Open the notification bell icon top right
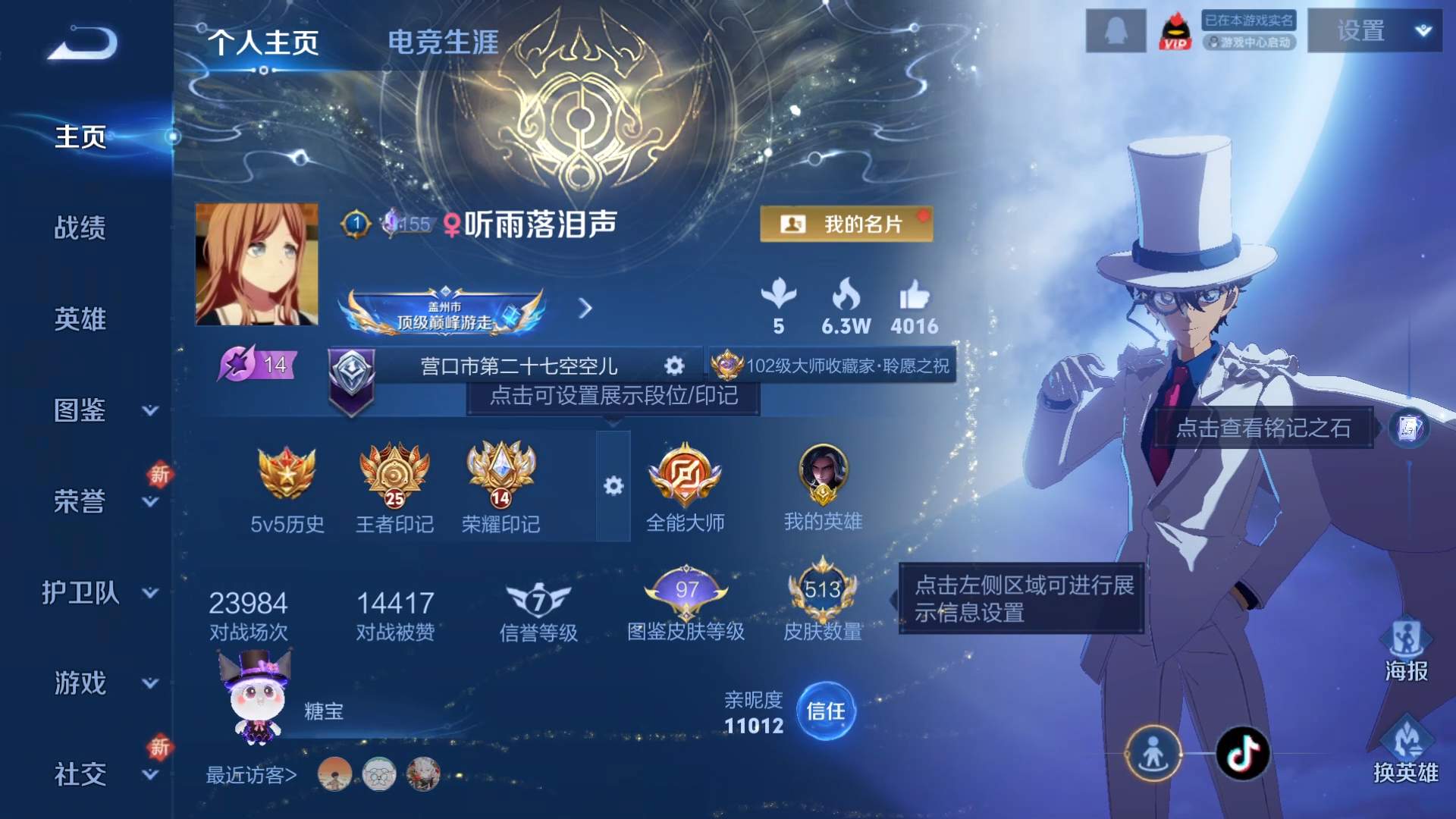 pos(1116,32)
